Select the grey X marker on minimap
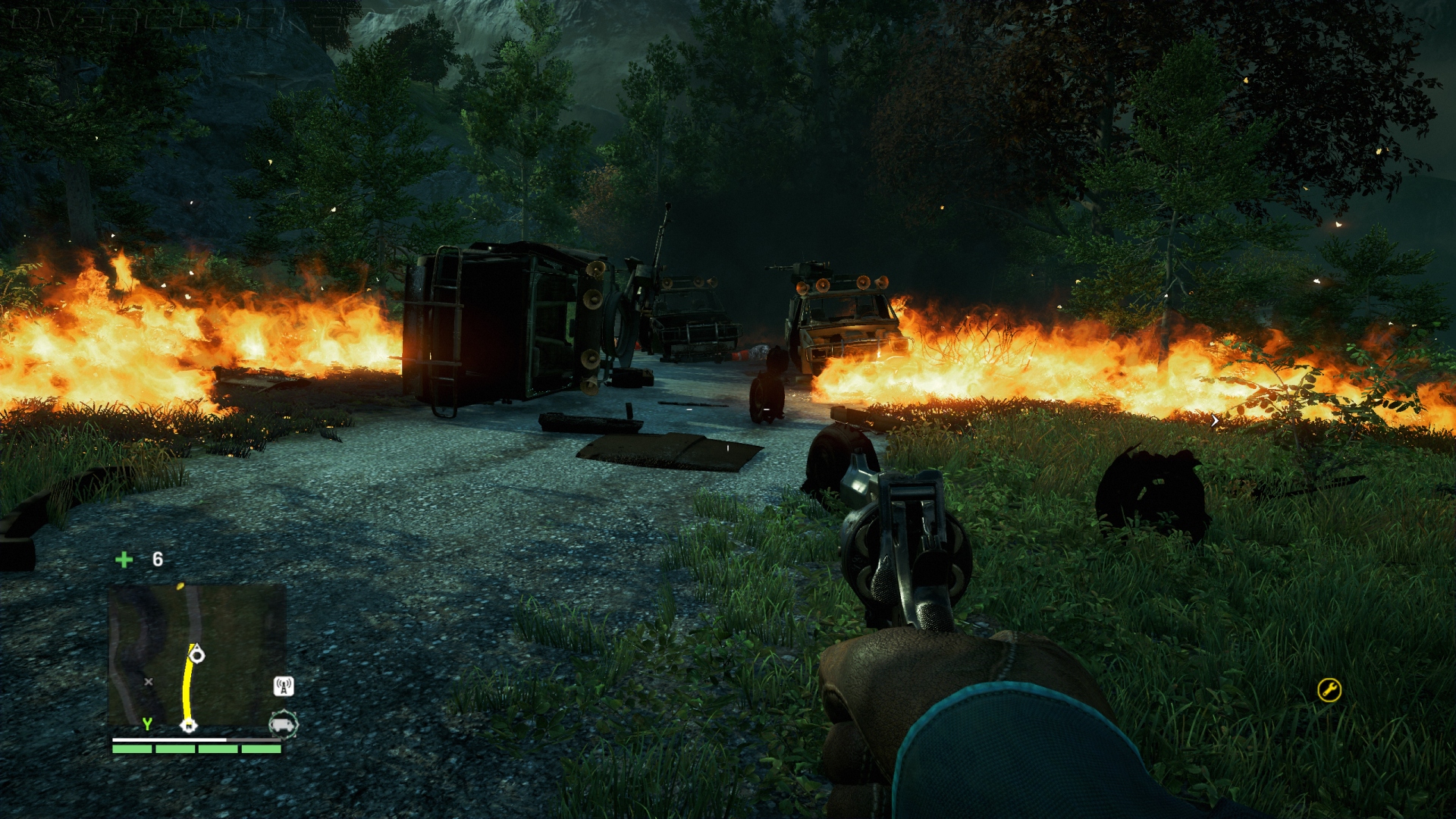 (149, 682)
